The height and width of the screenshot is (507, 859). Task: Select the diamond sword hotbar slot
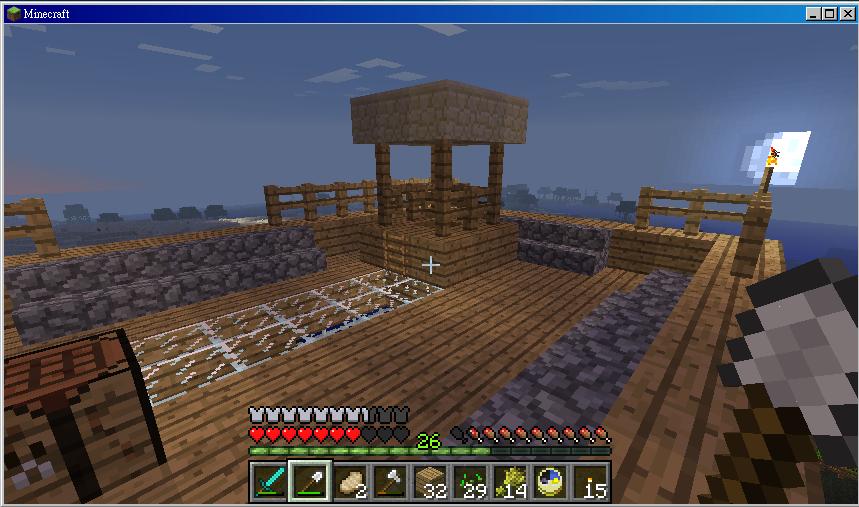(x=270, y=482)
